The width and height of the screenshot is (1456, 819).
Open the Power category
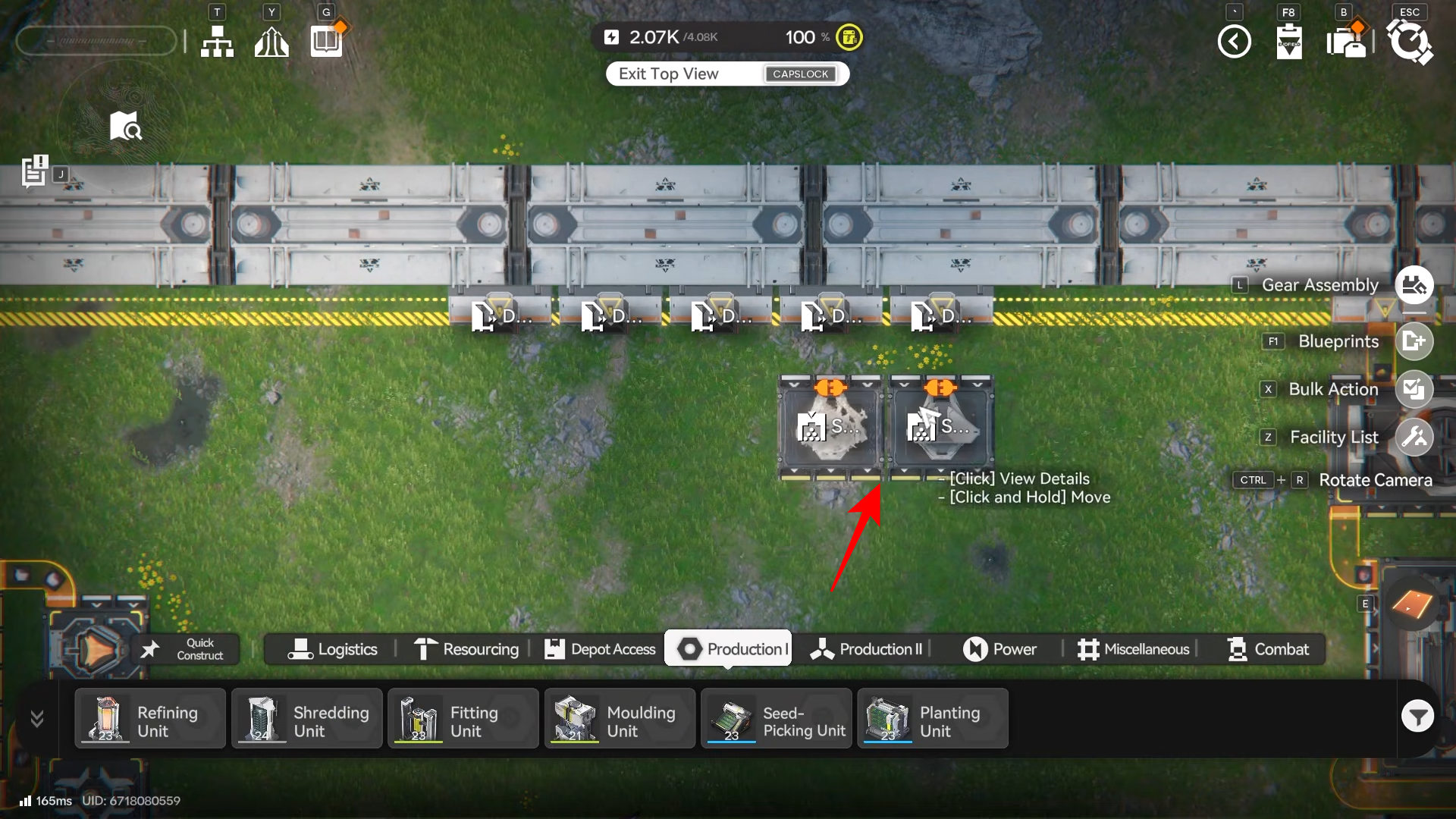tap(999, 649)
